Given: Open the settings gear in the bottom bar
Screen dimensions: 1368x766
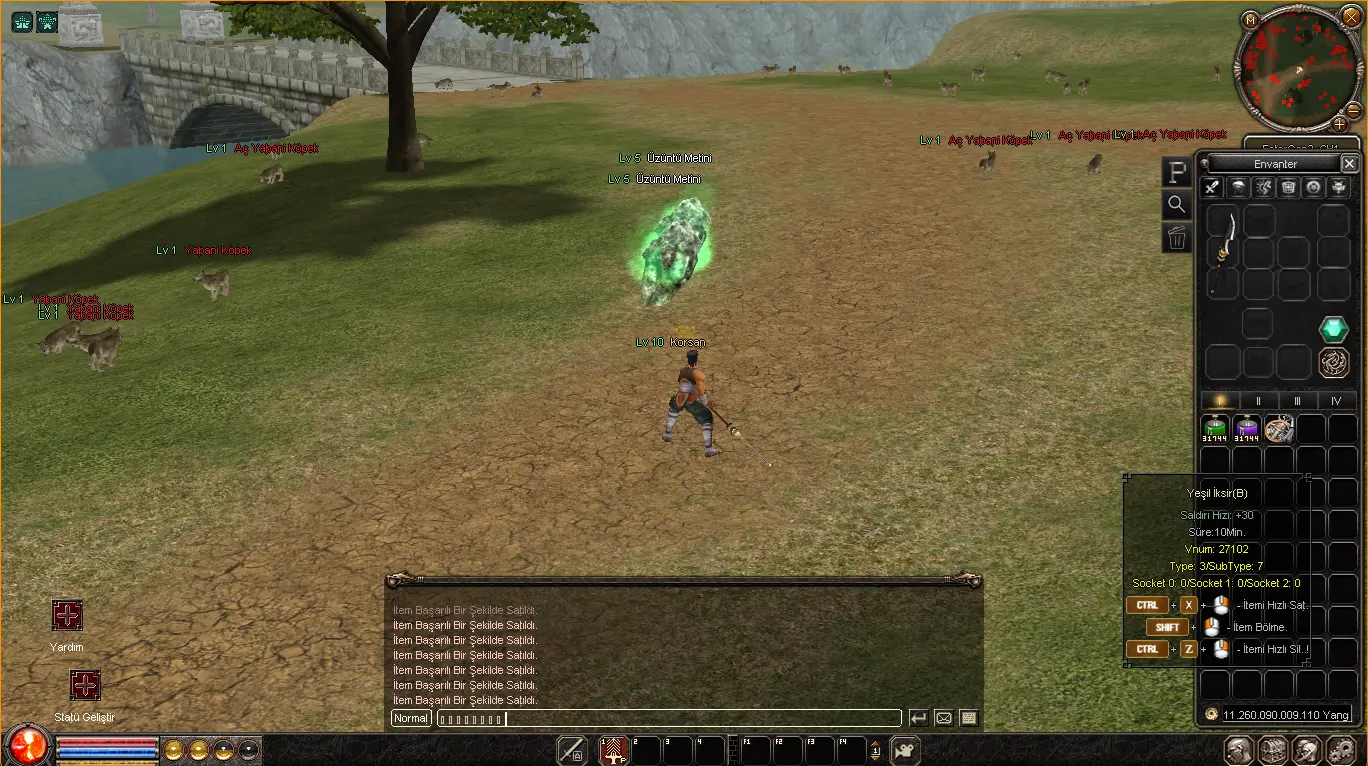Looking at the screenshot, I should tap(1339, 750).
